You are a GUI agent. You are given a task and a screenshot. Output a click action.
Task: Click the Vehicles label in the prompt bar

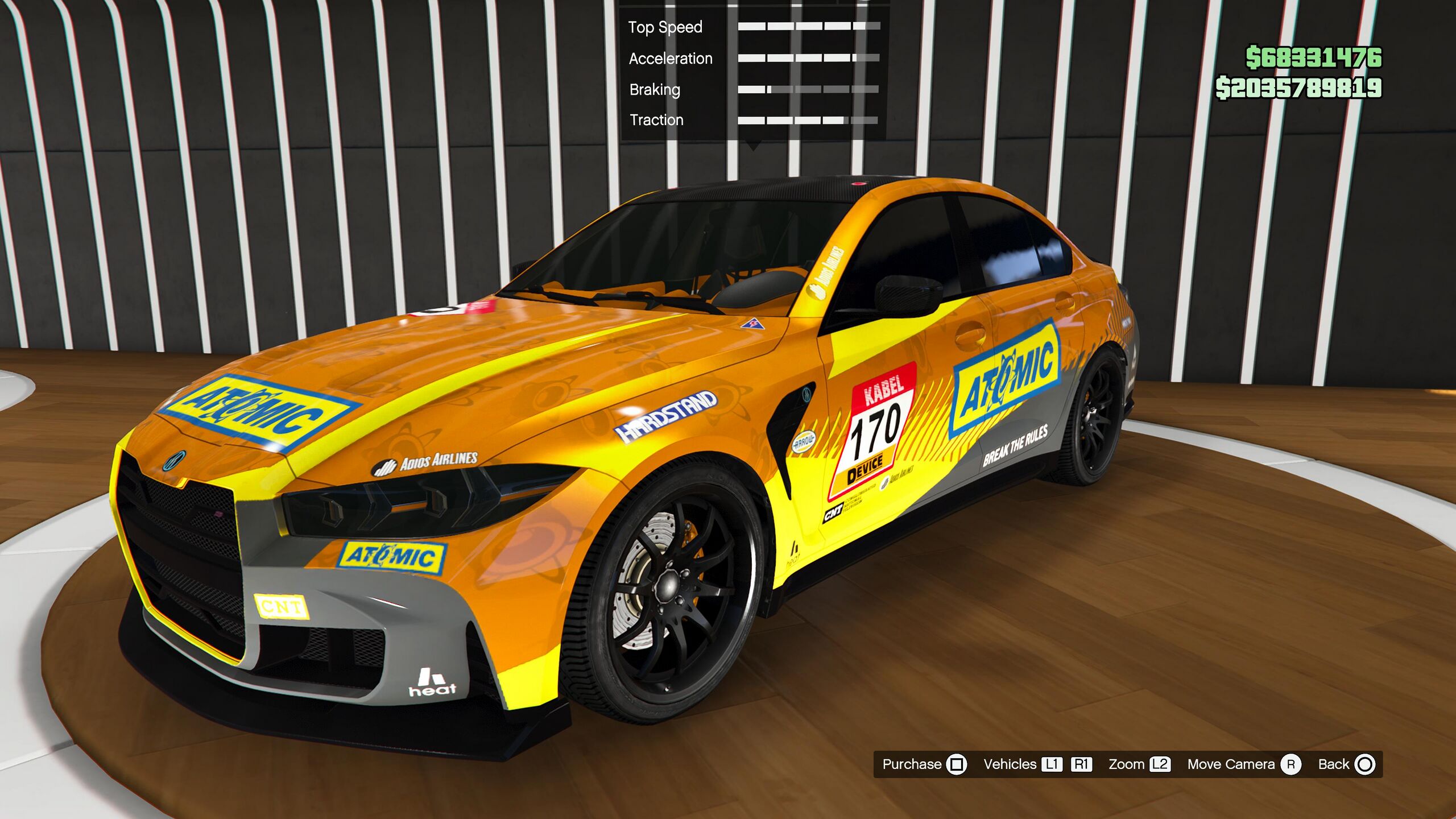[x=1010, y=764]
